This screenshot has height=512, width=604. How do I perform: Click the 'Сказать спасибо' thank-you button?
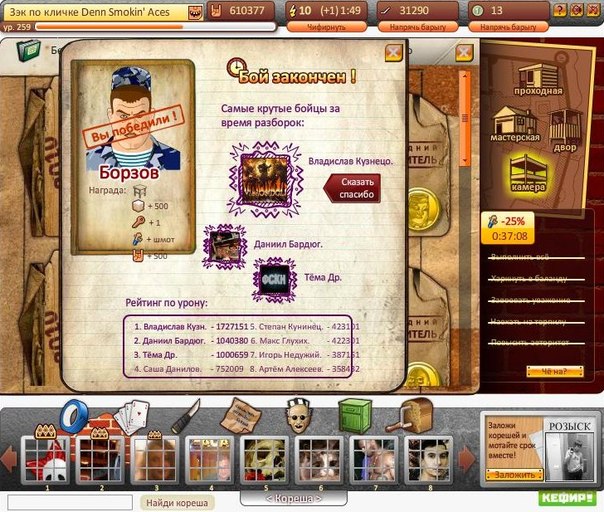(351, 187)
